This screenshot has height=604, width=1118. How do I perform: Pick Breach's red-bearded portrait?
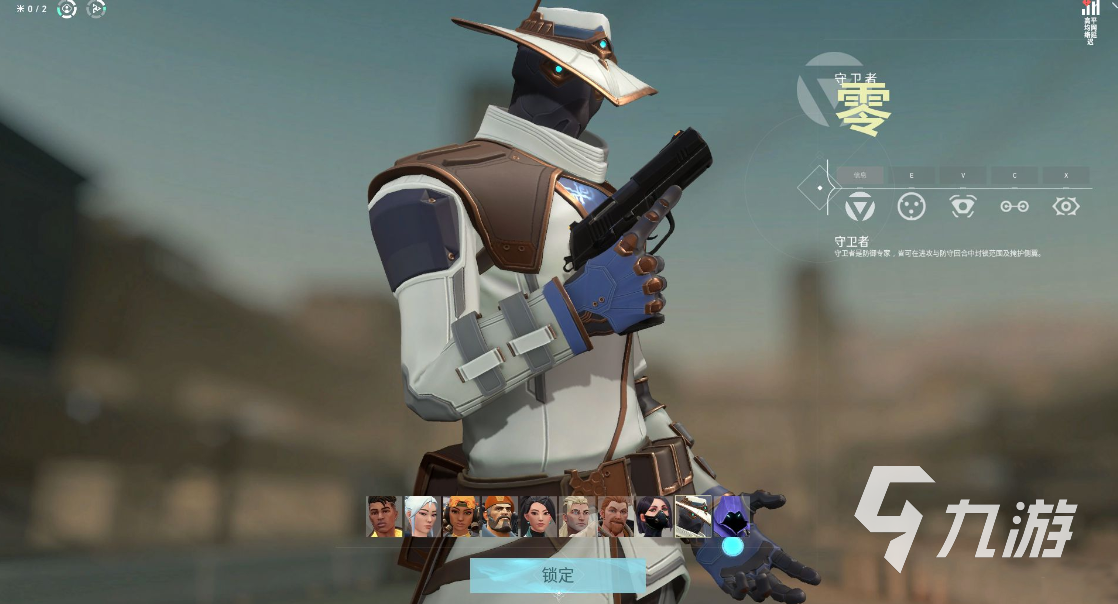[616, 517]
